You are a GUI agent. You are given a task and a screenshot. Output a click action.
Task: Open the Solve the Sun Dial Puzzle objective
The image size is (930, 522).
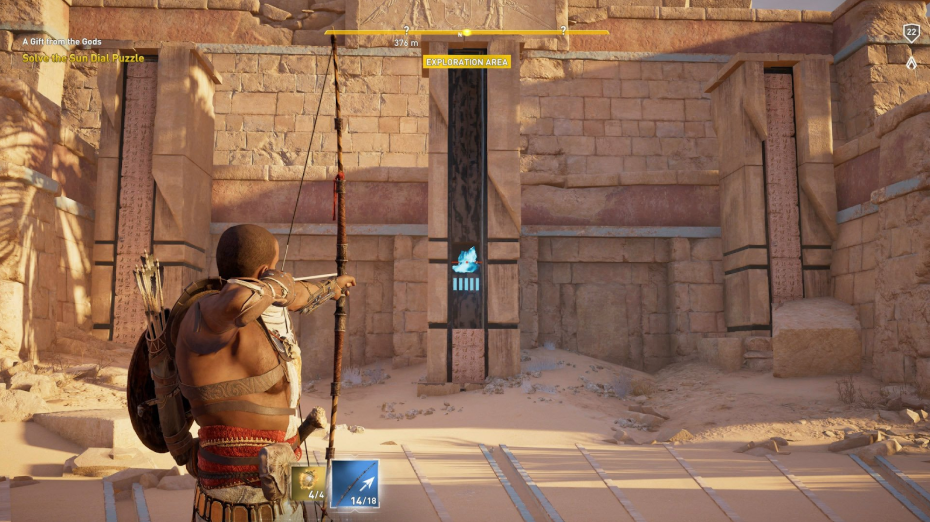point(83,59)
